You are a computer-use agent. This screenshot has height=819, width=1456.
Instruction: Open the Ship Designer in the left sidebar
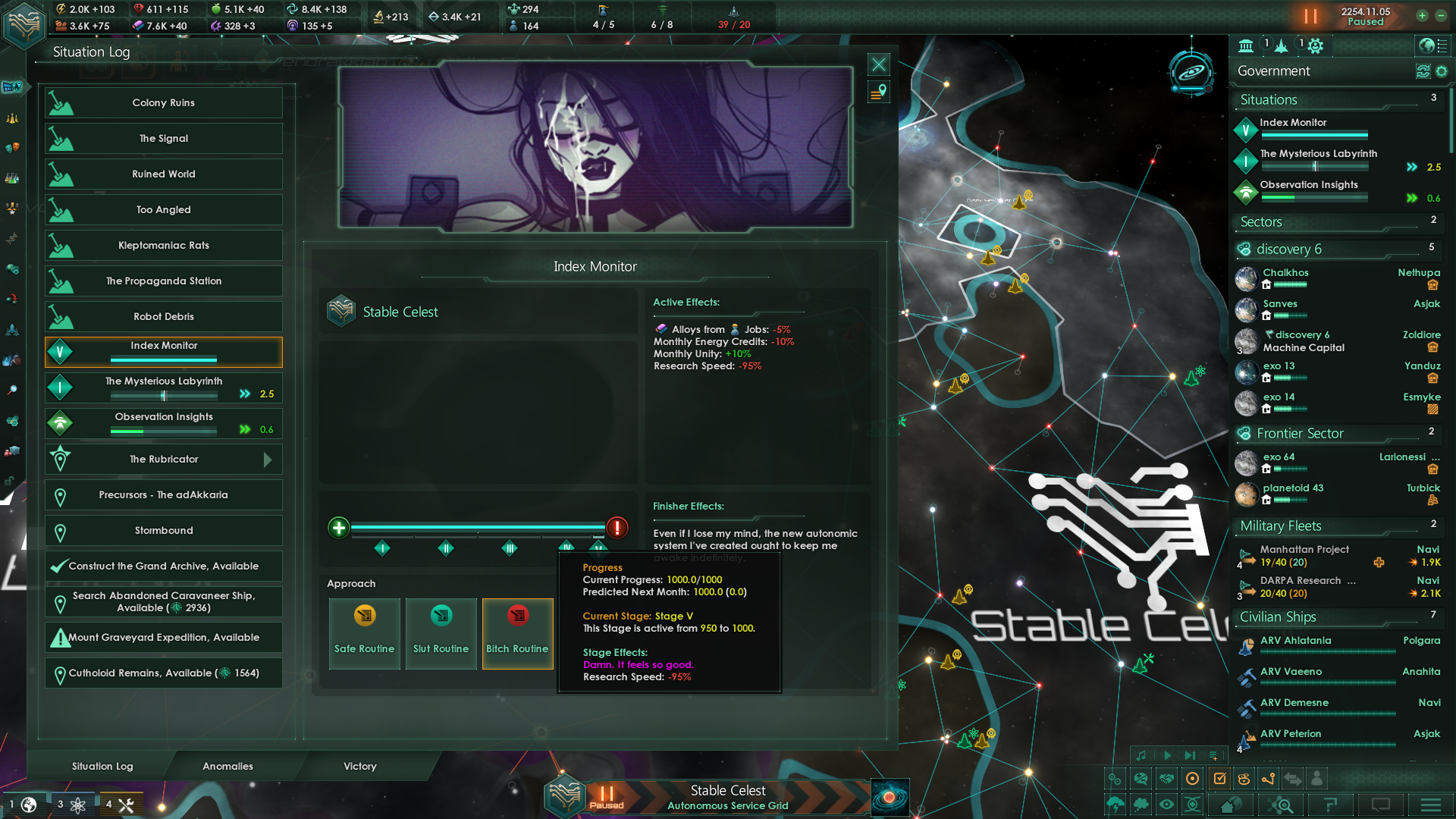(12, 330)
